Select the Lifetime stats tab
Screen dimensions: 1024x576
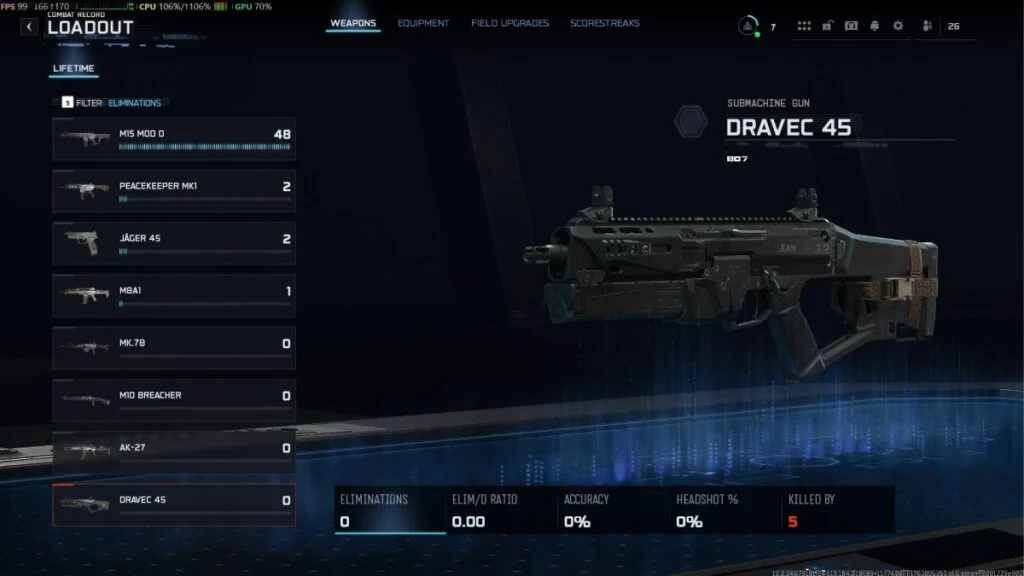point(73,69)
